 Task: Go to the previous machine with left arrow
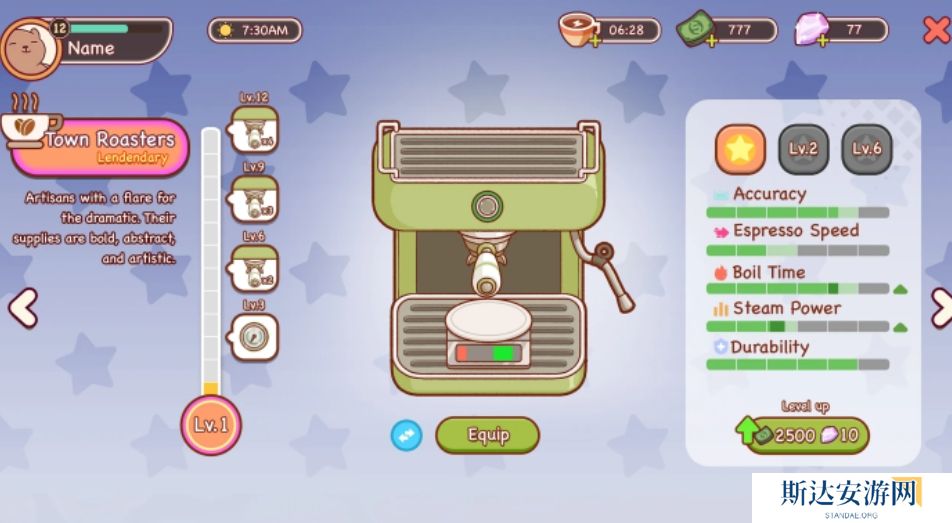tap(22, 308)
